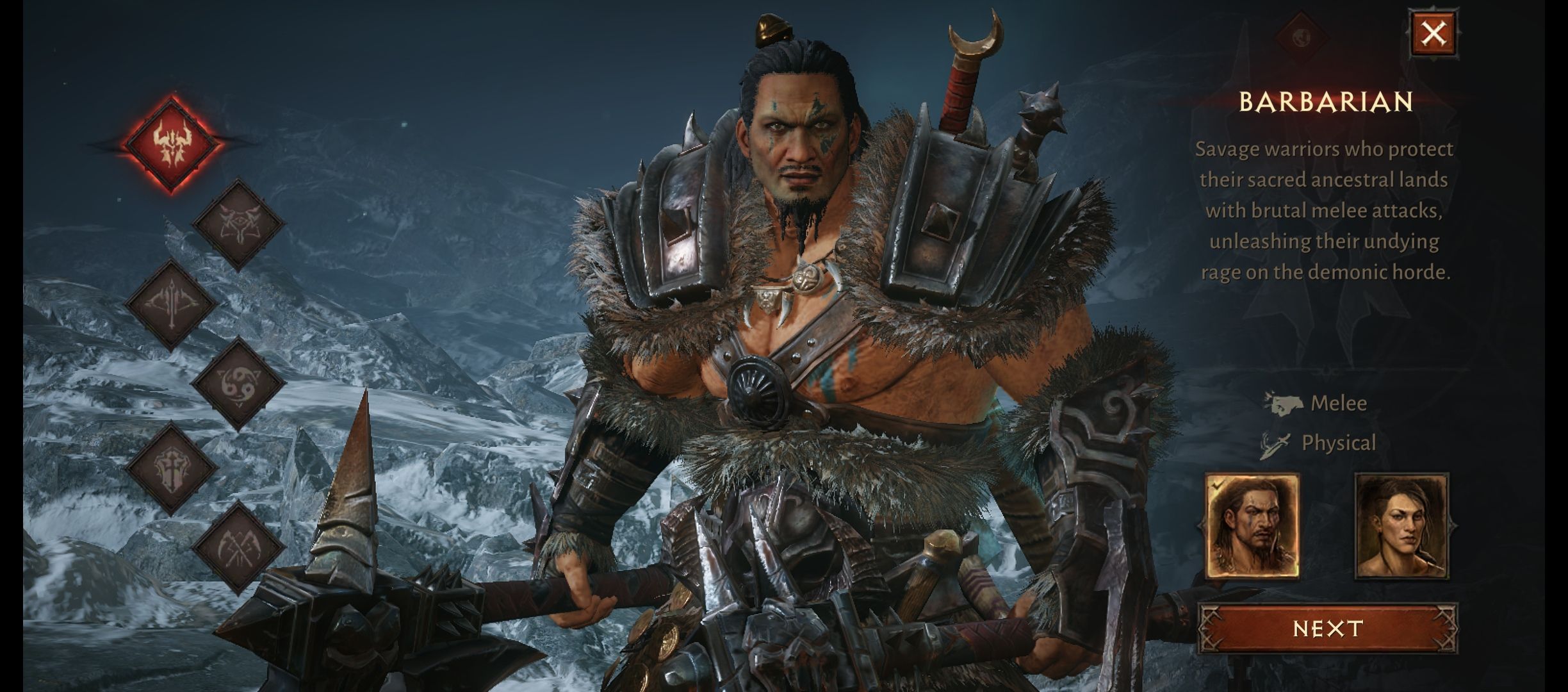Select the Wizard class icon
This screenshot has height=692, width=1568.
pos(239,226)
